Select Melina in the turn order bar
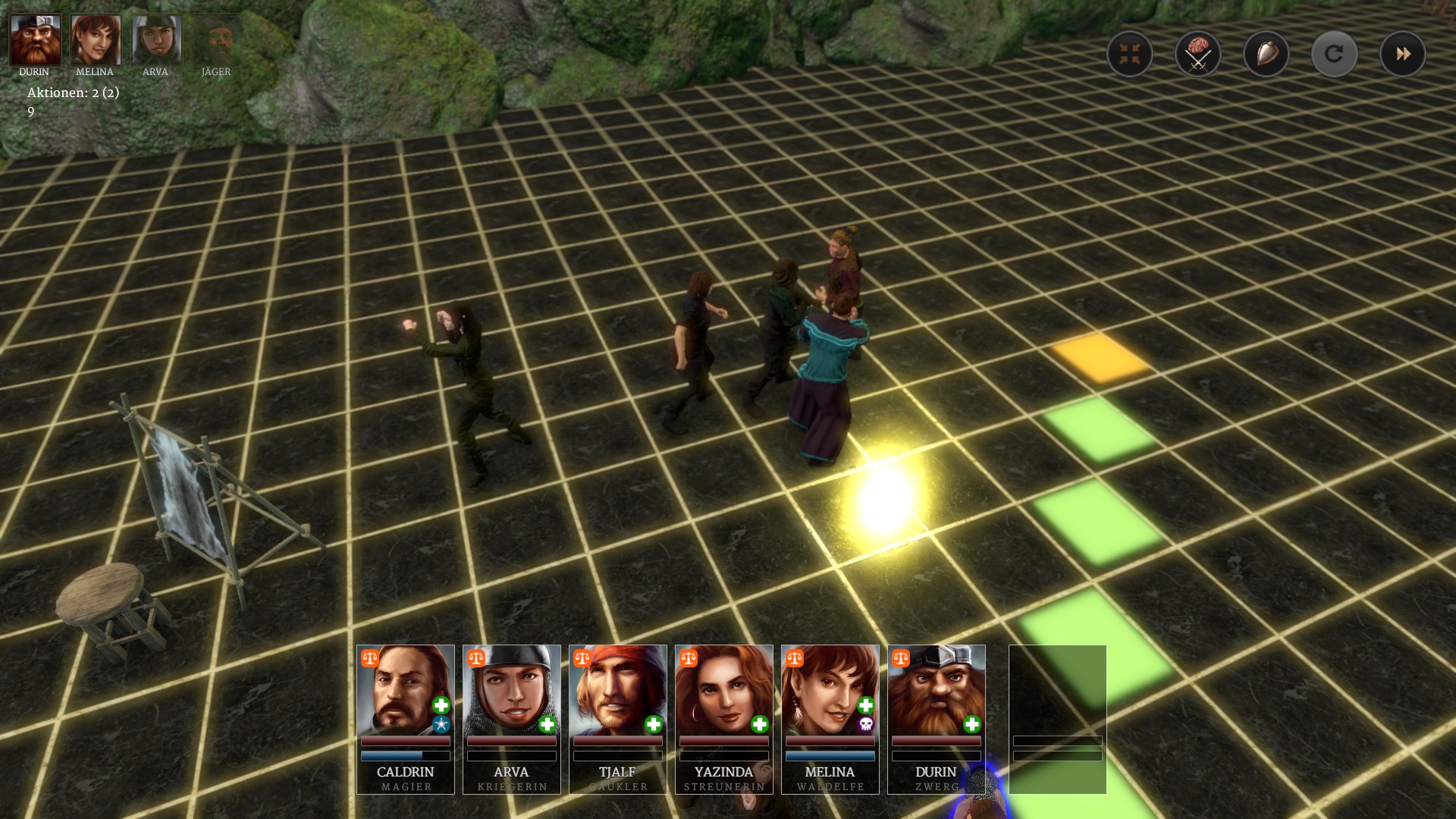The image size is (1456, 819). pyautogui.click(x=96, y=41)
